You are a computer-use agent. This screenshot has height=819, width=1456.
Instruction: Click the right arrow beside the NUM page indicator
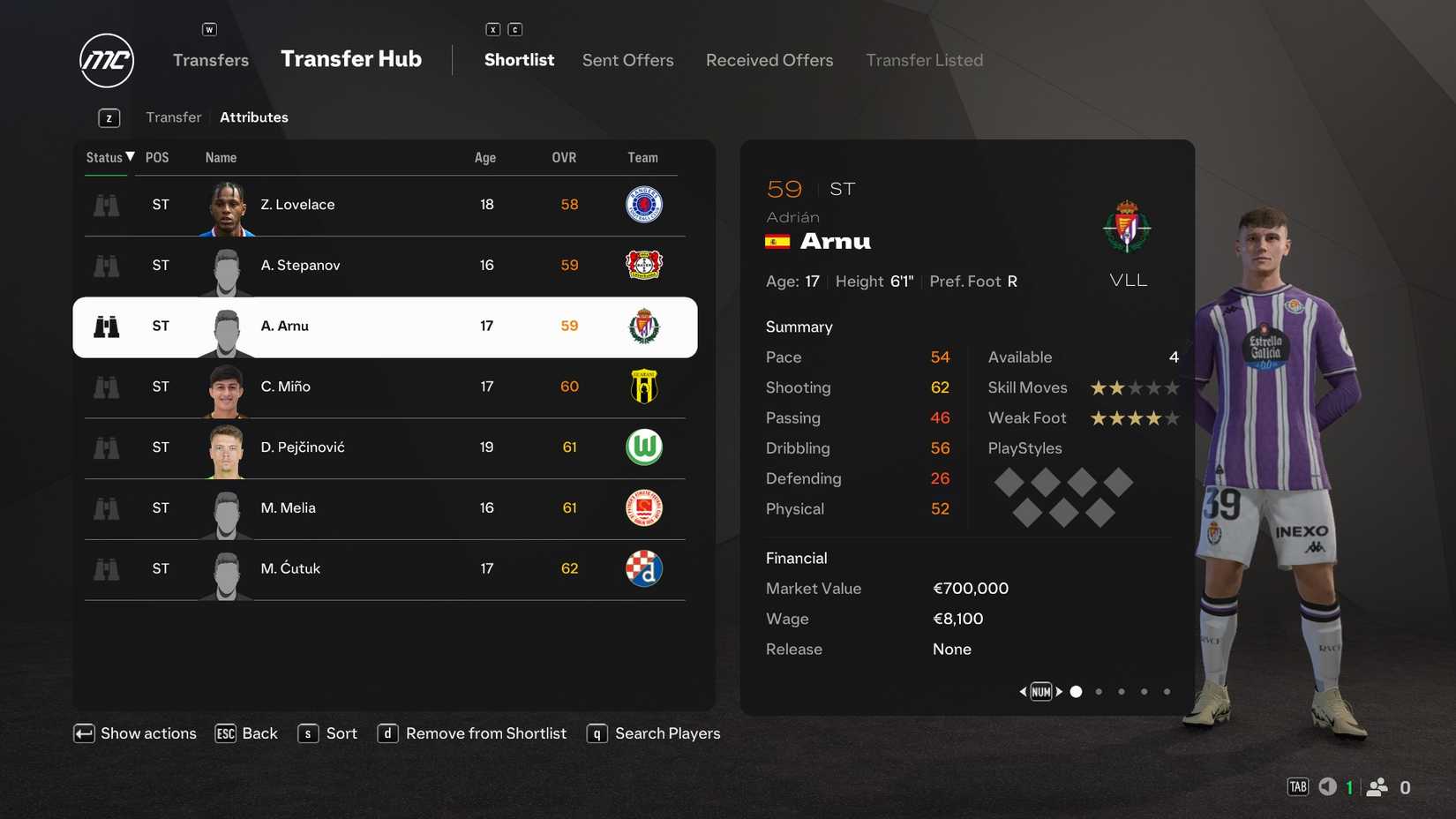[1060, 692]
